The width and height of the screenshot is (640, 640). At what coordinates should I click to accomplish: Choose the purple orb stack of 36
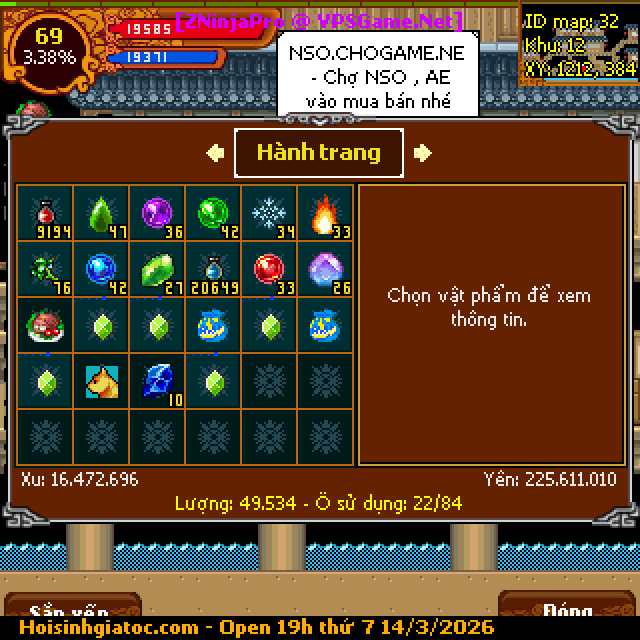click(x=157, y=213)
